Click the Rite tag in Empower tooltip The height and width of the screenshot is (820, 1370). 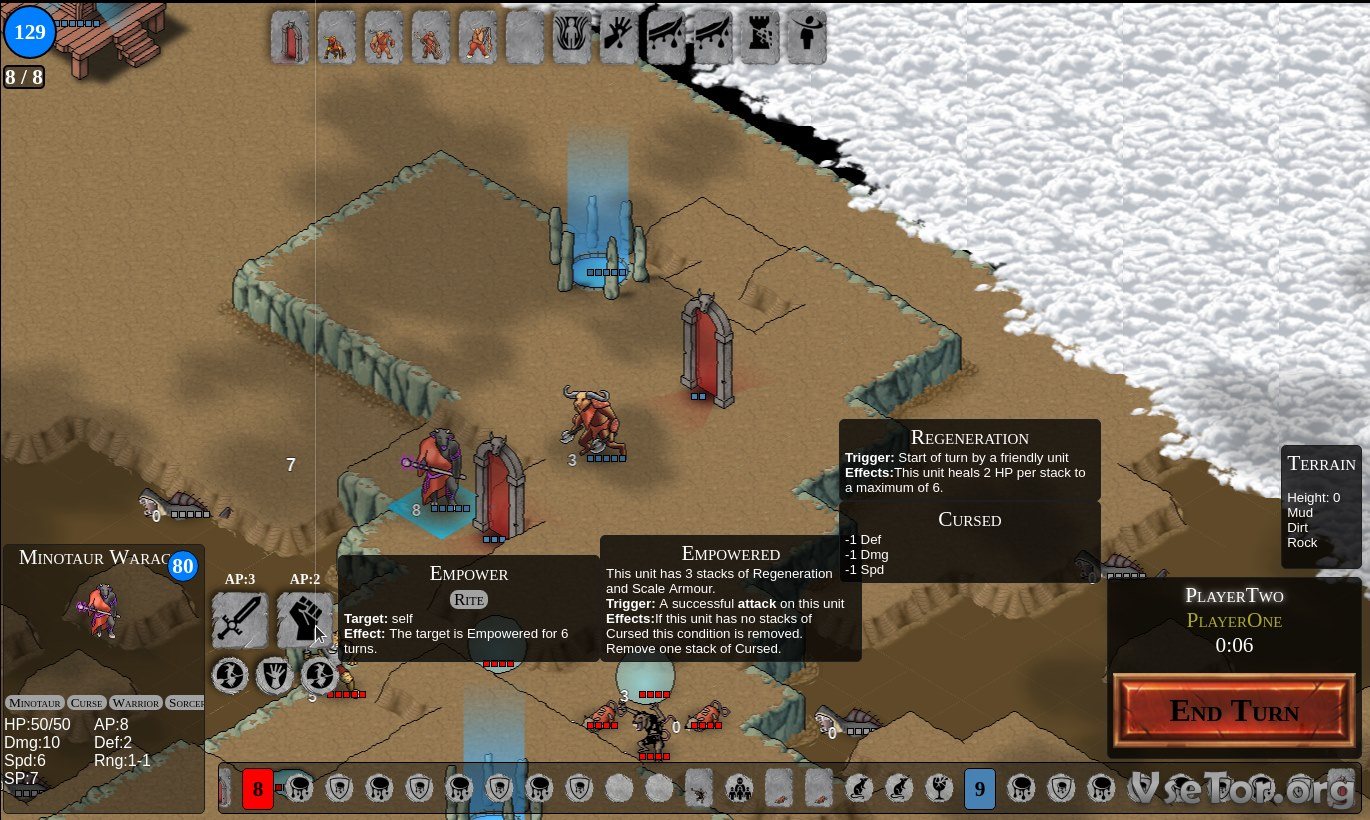point(469,599)
